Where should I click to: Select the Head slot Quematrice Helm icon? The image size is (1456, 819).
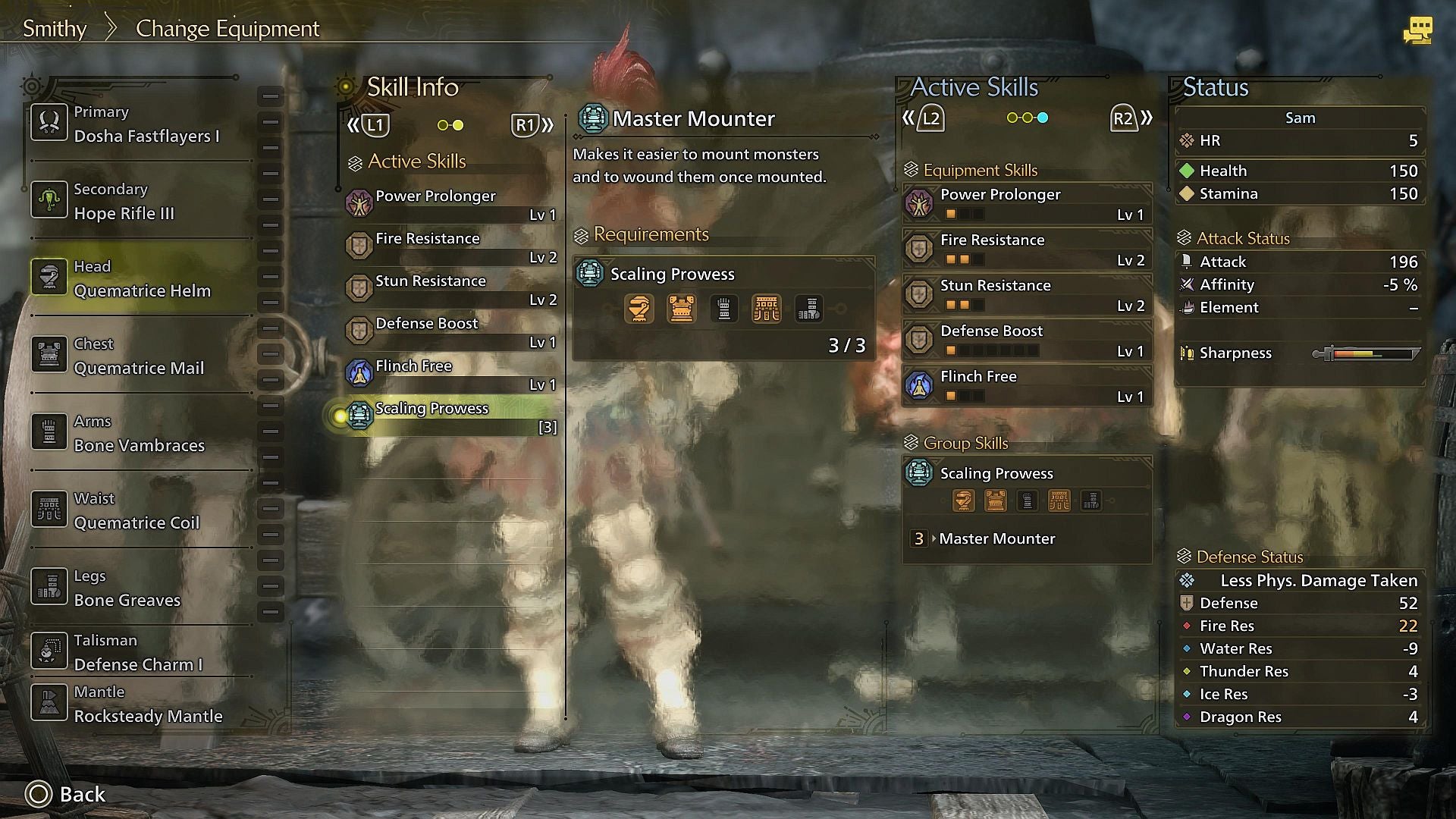(49, 278)
